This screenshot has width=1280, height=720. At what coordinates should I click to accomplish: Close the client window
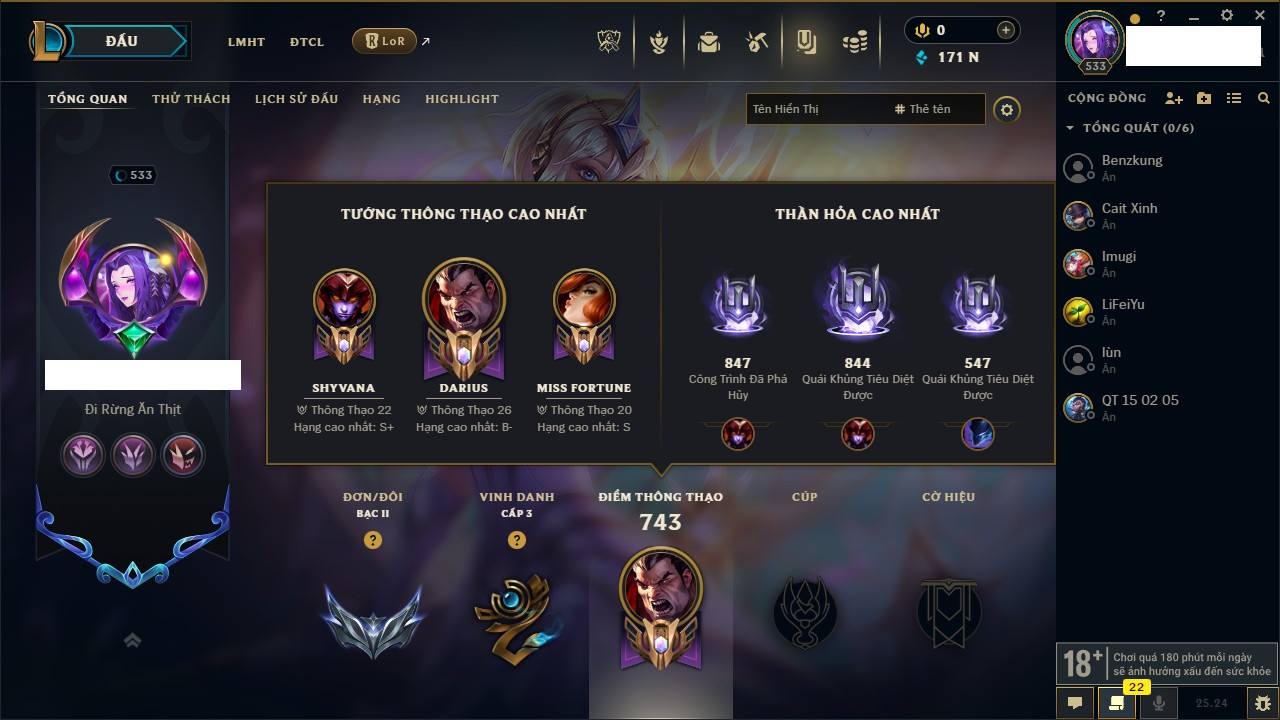pyautogui.click(x=1260, y=16)
